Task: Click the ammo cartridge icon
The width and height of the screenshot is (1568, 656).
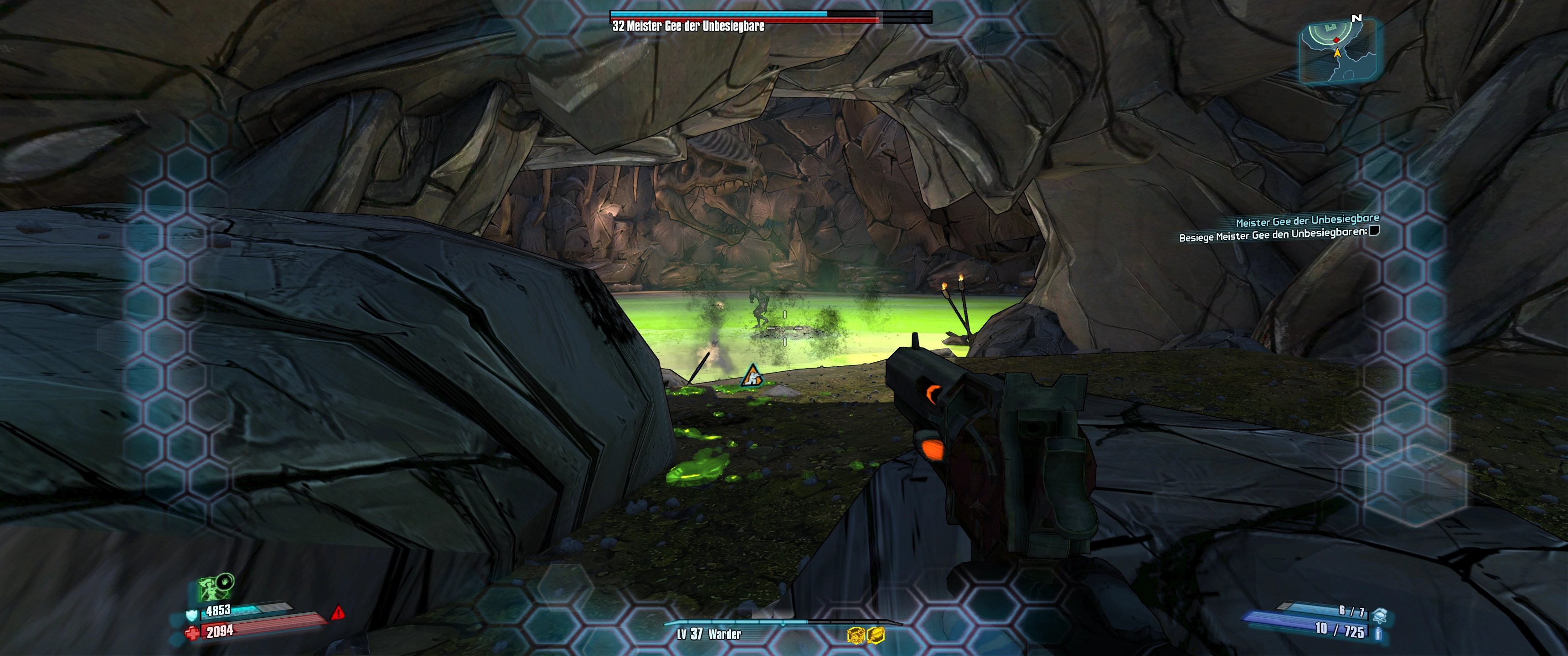Action: coord(1378,634)
